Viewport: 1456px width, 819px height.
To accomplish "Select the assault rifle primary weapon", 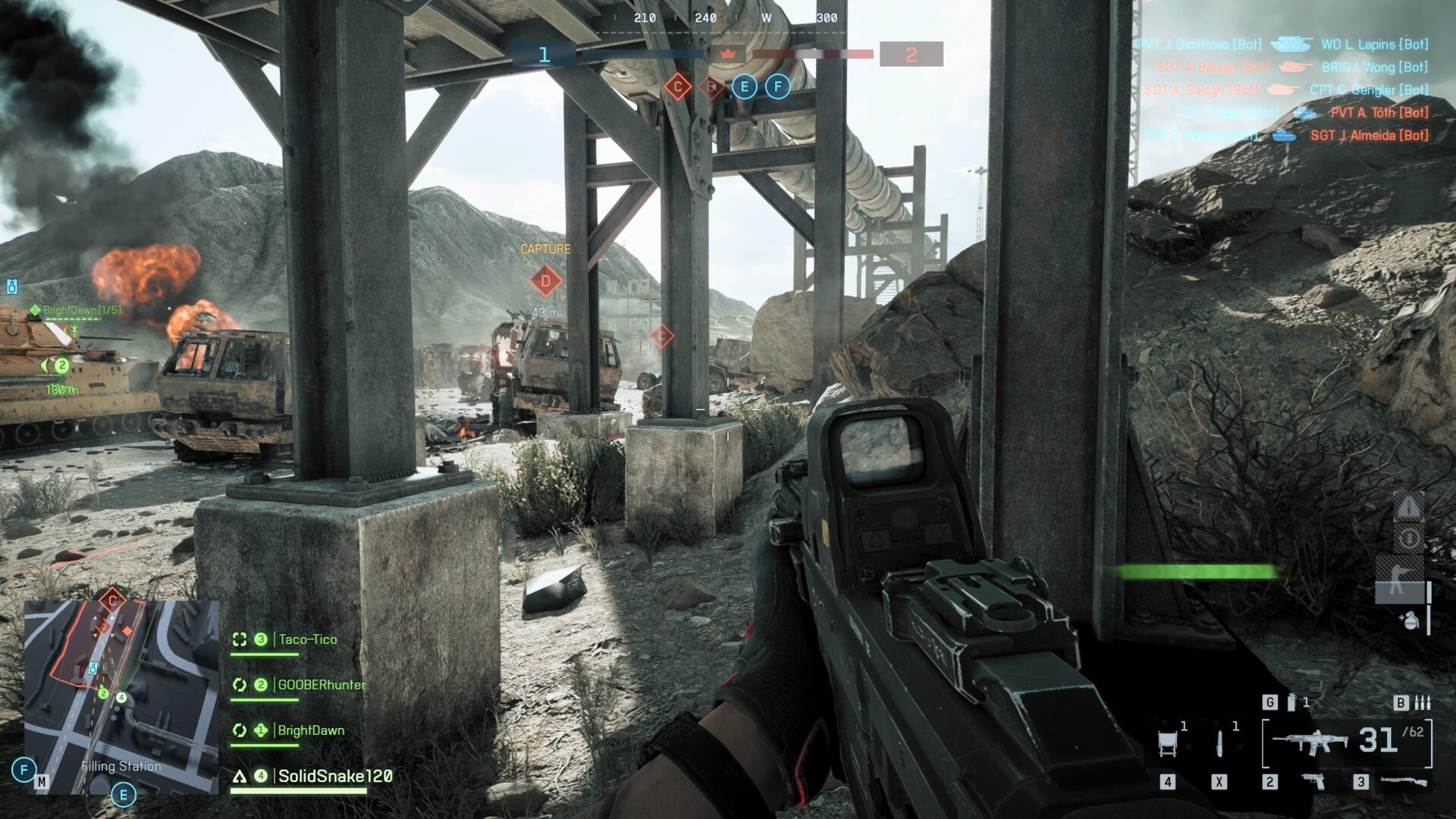I will [1310, 742].
